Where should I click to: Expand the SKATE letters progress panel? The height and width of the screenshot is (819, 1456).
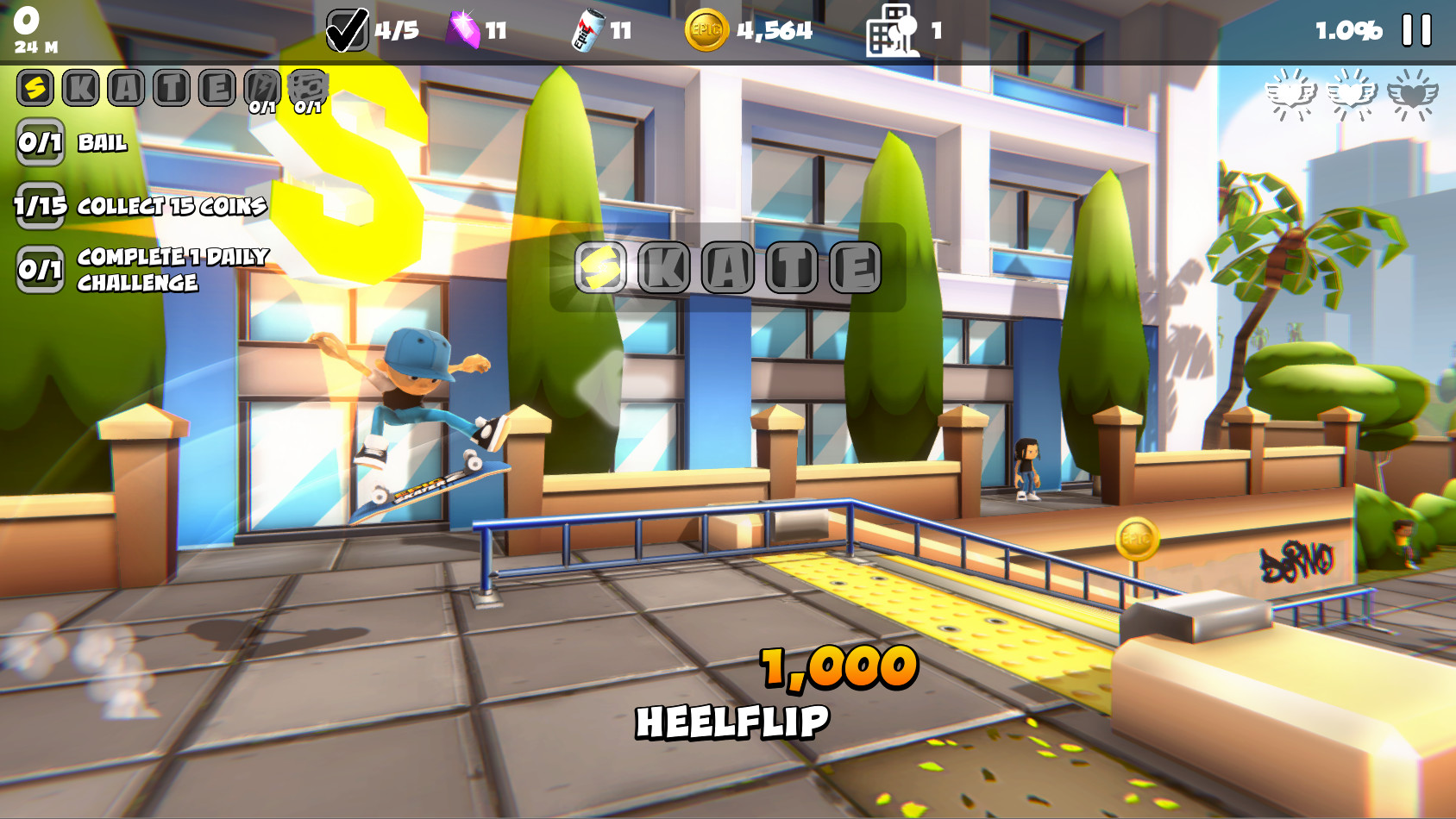click(x=164, y=85)
